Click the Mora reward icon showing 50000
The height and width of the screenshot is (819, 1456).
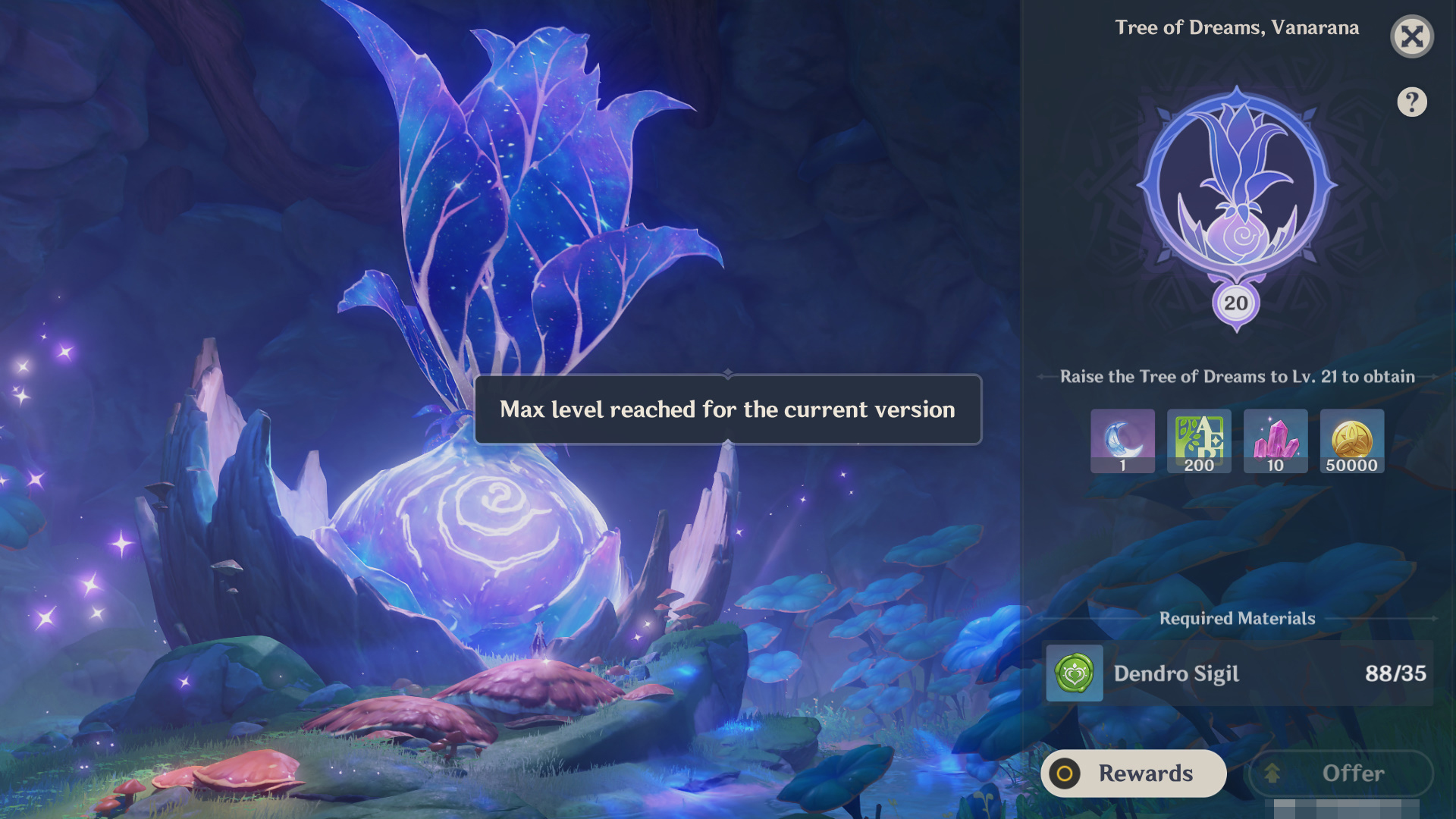tap(1352, 441)
